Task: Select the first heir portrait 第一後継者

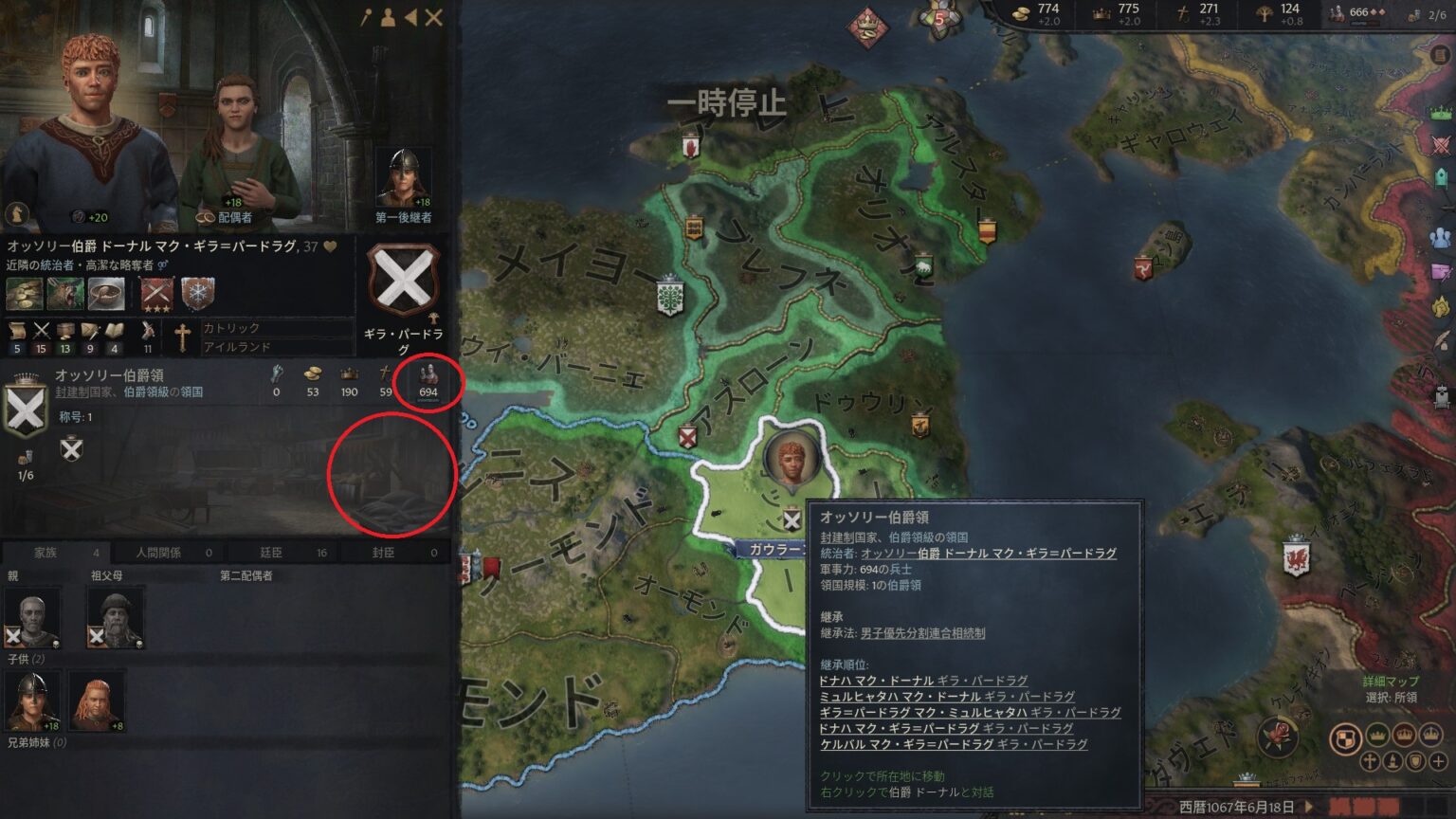Action: coord(404,173)
